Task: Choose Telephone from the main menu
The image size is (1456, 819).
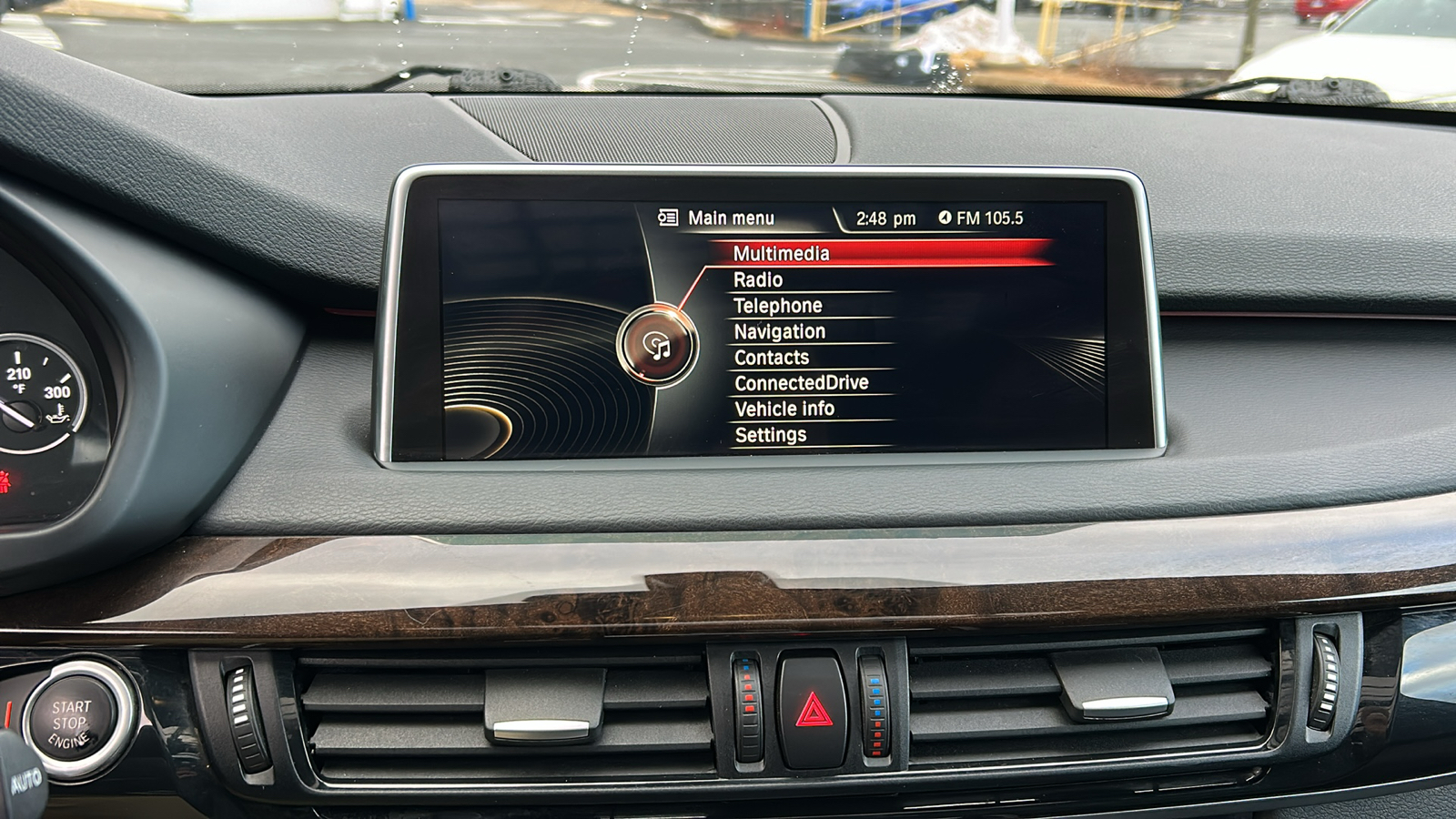Action: pos(777,306)
